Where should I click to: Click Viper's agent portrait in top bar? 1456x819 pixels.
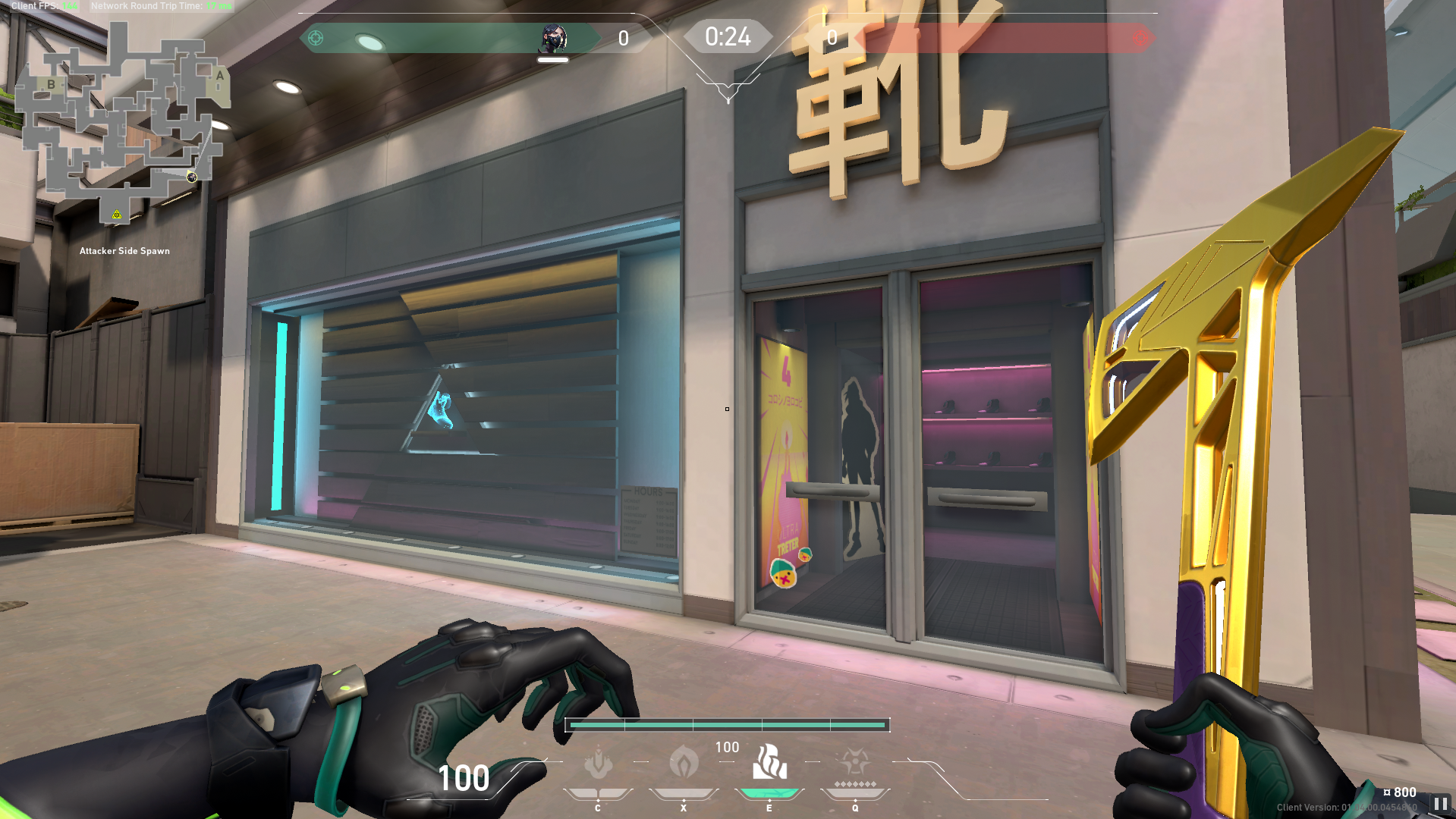tap(553, 38)
